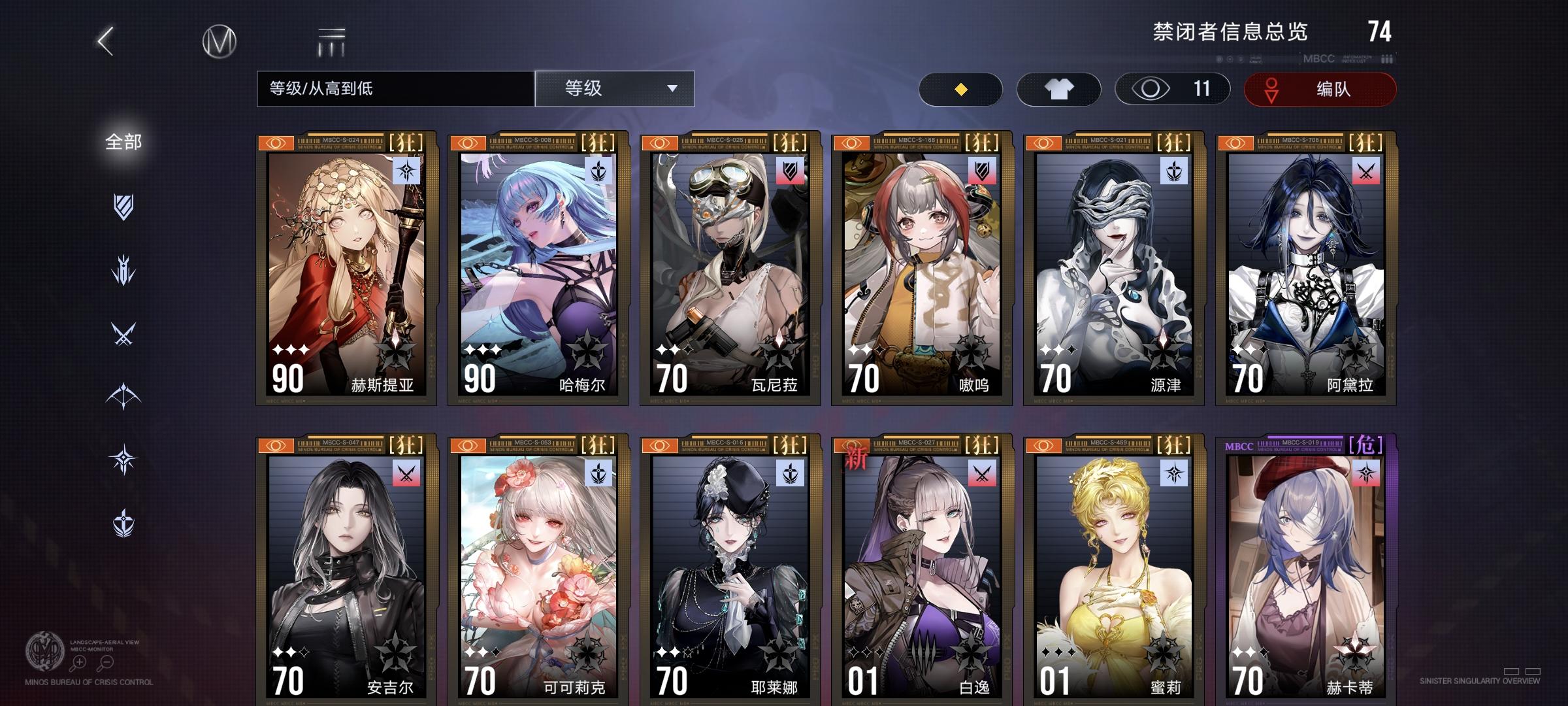Toggle the yellow diamond rarity filter
Viewport: 1568px width, 706px height.
959,88
